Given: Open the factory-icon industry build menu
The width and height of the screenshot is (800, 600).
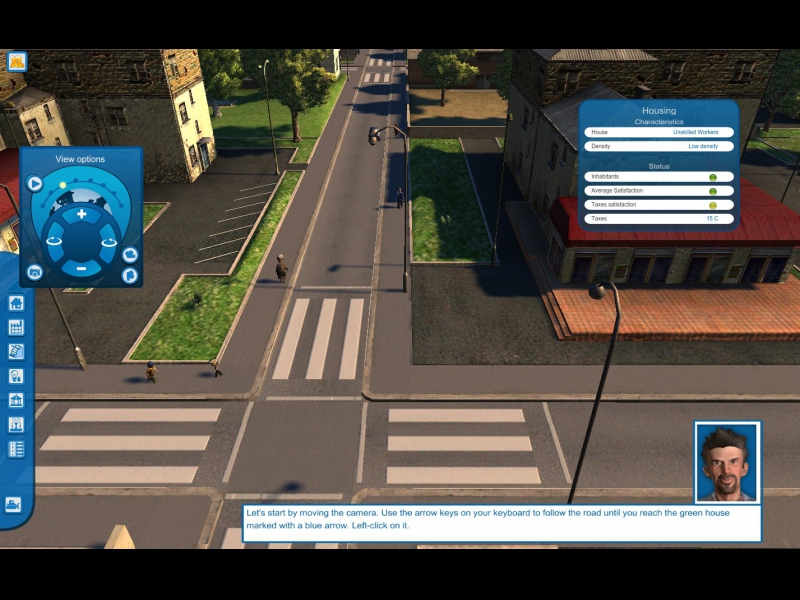Looking at the screenshot, I should point(16,327).
